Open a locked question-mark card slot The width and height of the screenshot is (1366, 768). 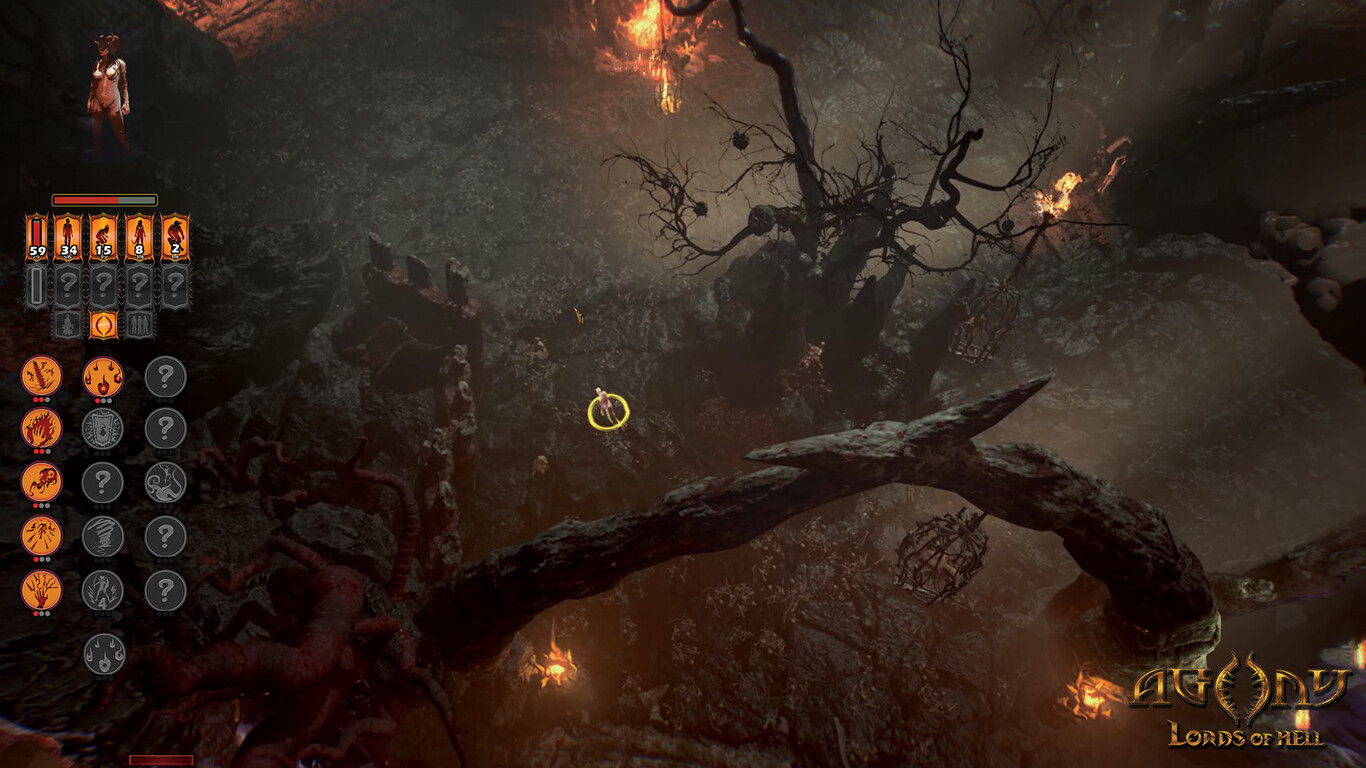pos(69,285)
